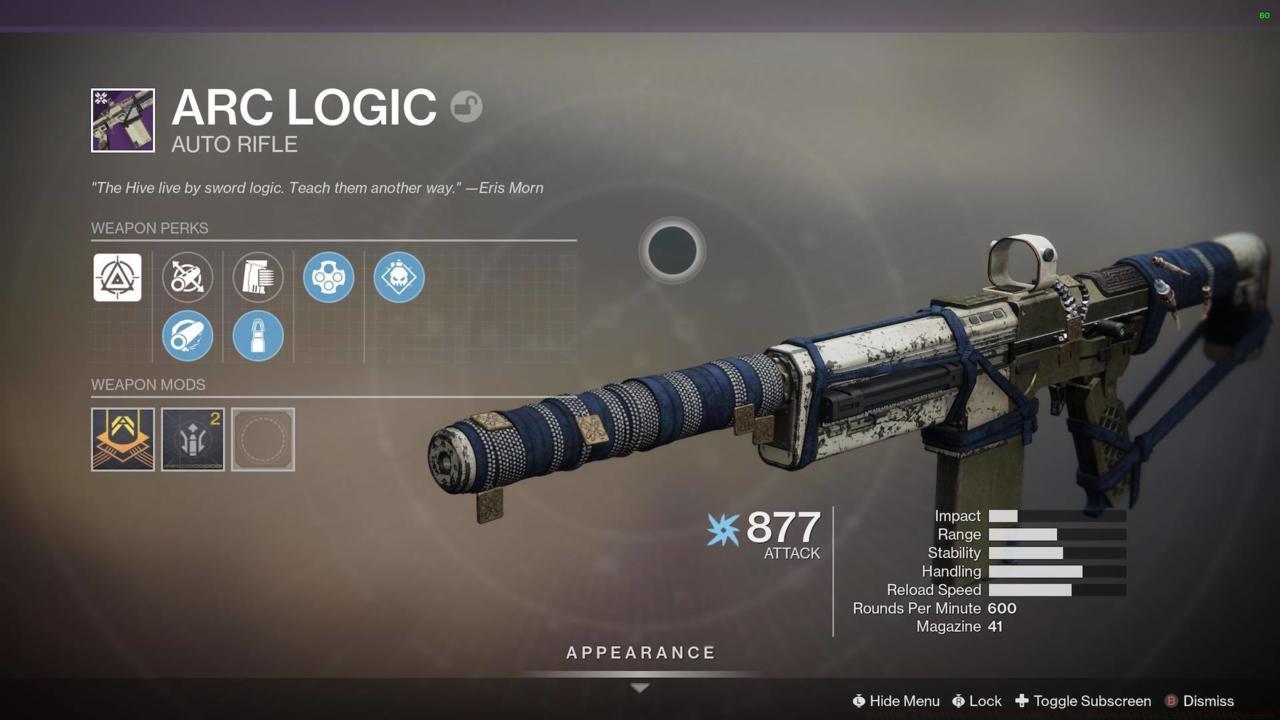Click Toggle Subscreen in the footer
This screenshot has height=720, width=1280.
coord(1083,701)
